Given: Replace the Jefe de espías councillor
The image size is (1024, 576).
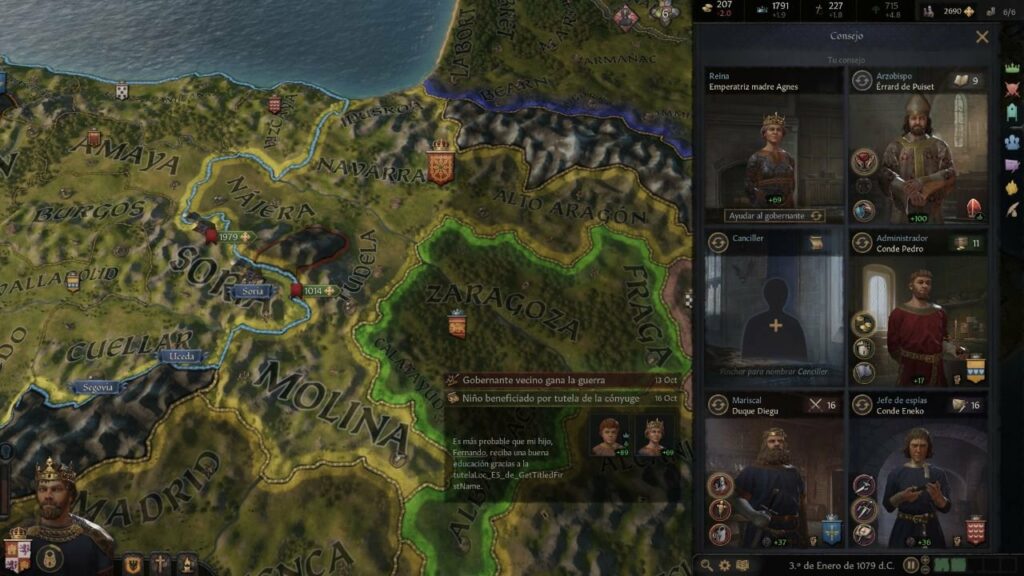Looking at the screenshot, I should (x=862, y=403).
